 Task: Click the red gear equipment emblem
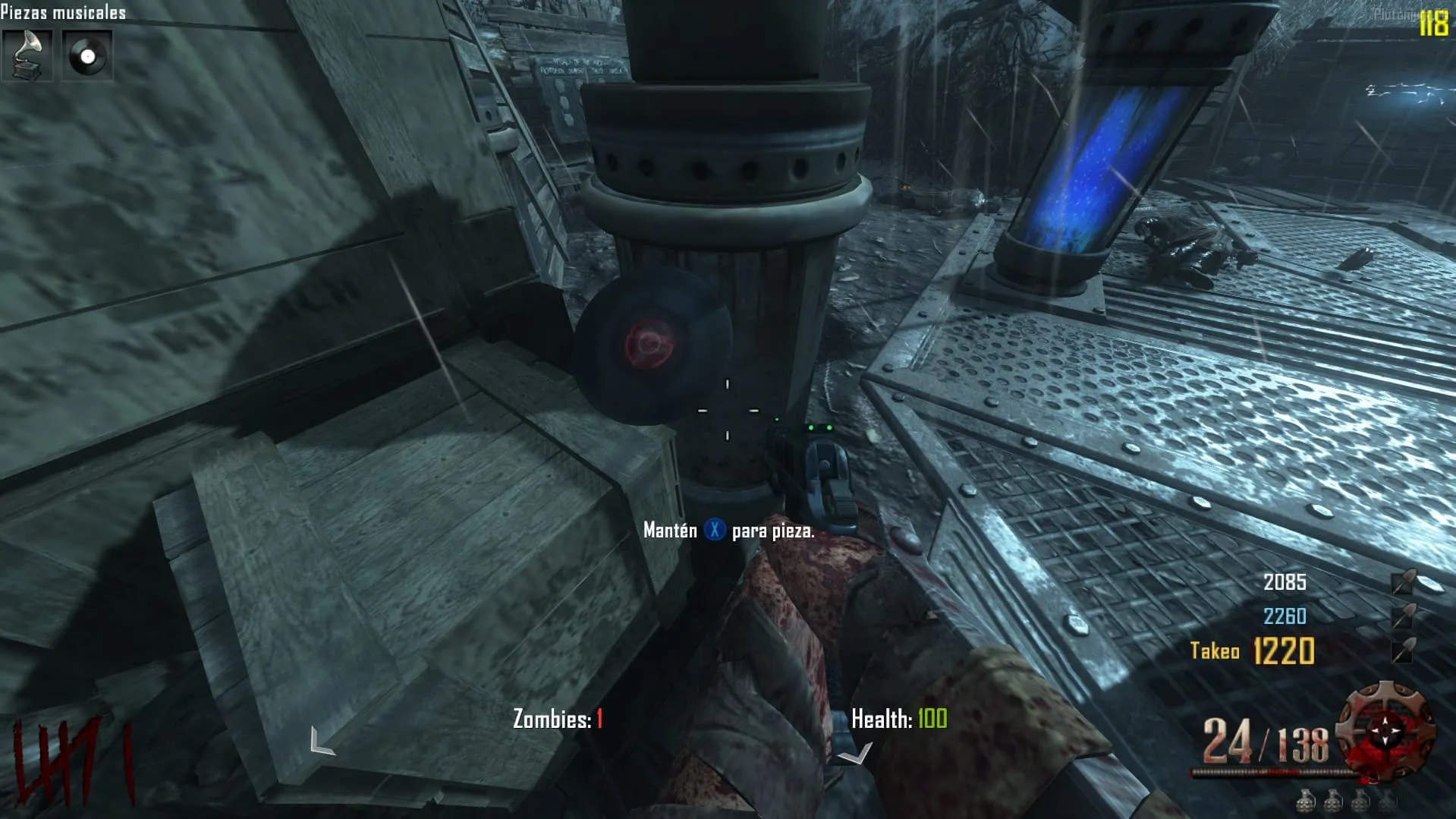(1385, 730)
